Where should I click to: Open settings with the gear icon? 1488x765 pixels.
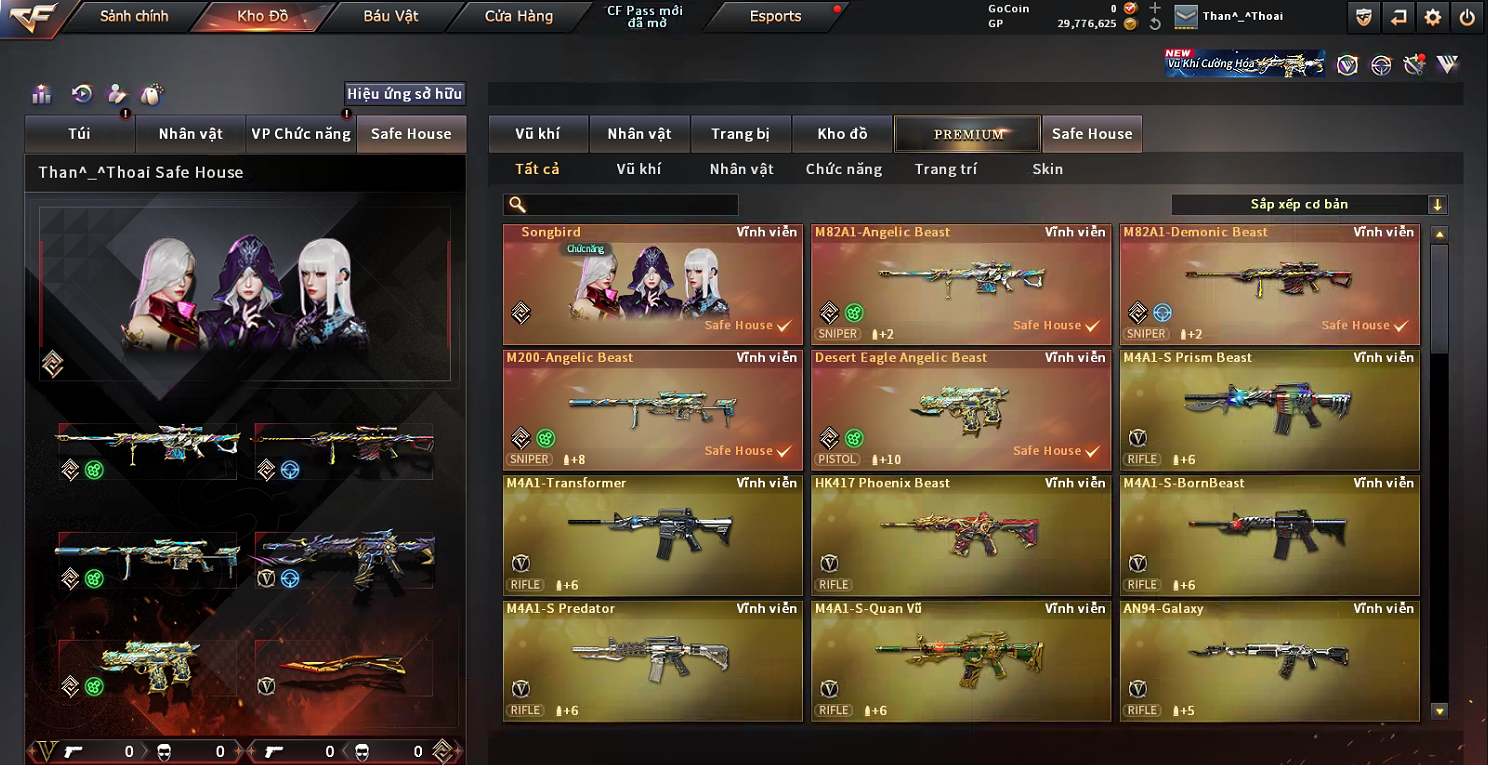tap(1432, 16)
